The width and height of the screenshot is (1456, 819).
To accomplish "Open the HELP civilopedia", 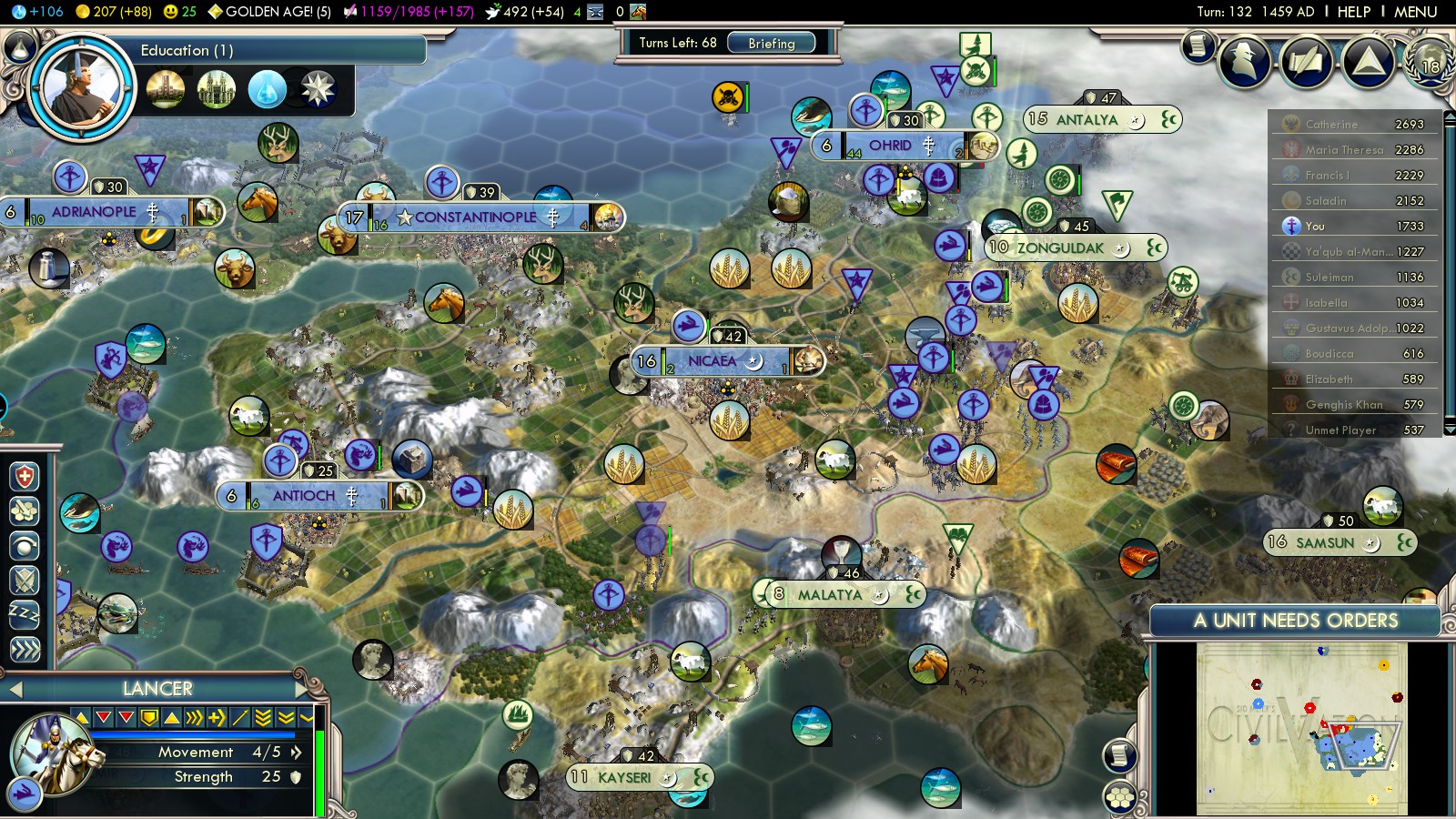I will pos(1353,12).
